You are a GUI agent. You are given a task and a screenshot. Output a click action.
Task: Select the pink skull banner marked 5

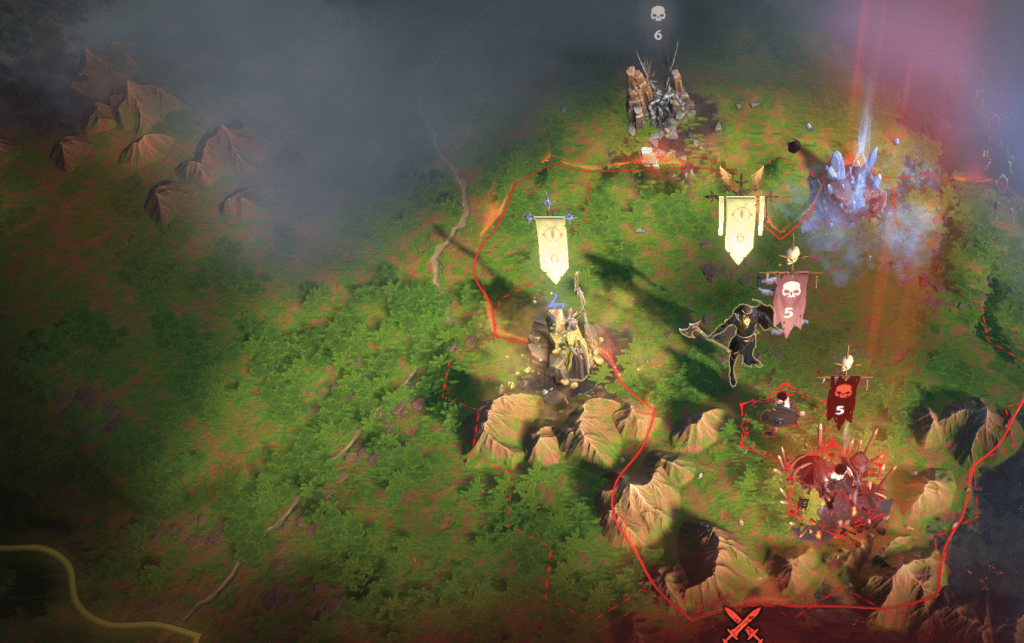click(790, 301)
